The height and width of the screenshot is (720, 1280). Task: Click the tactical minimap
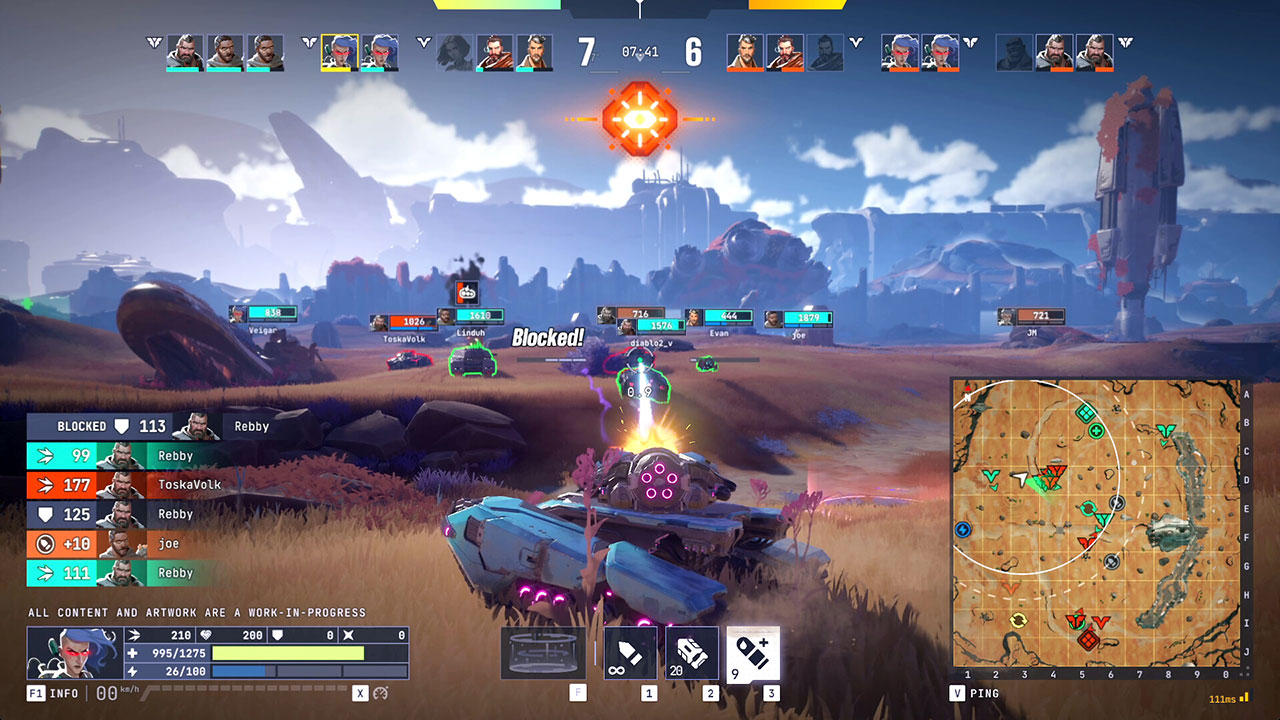pos(1095,522)
